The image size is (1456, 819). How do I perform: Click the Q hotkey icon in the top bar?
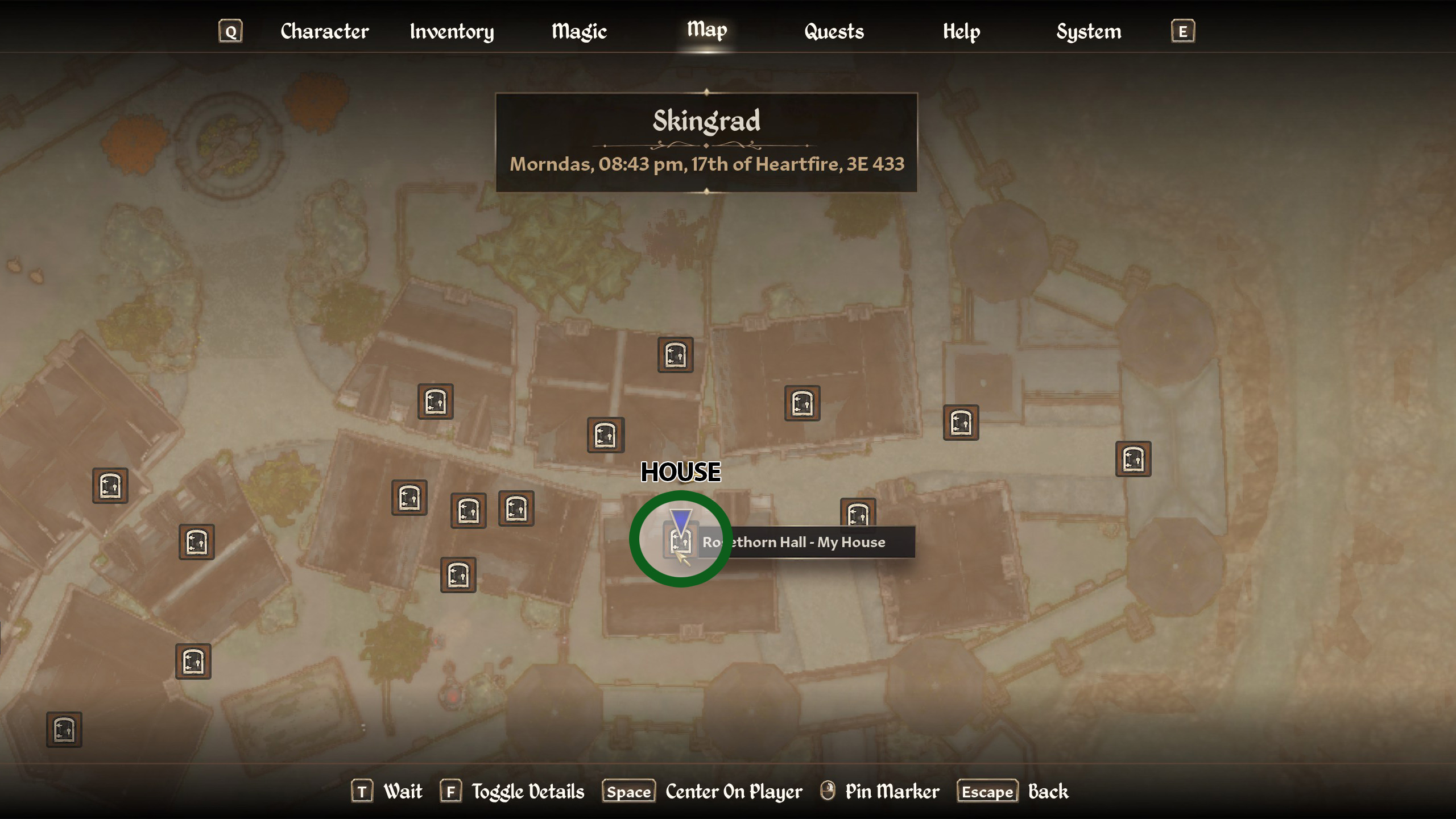pyautogui.click(x=231, y=31)
